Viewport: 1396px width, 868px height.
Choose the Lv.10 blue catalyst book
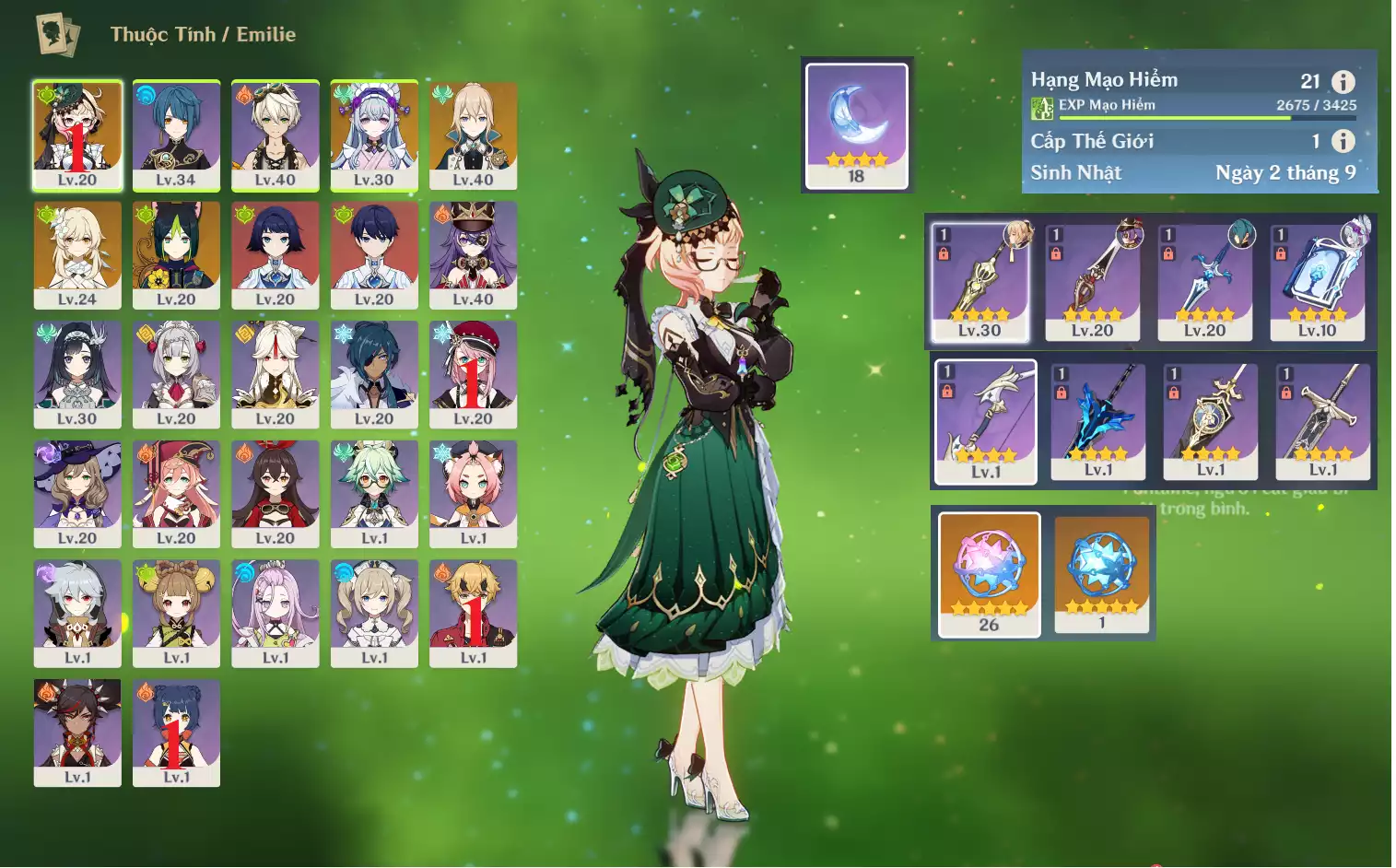click(x=1318, y=281)
